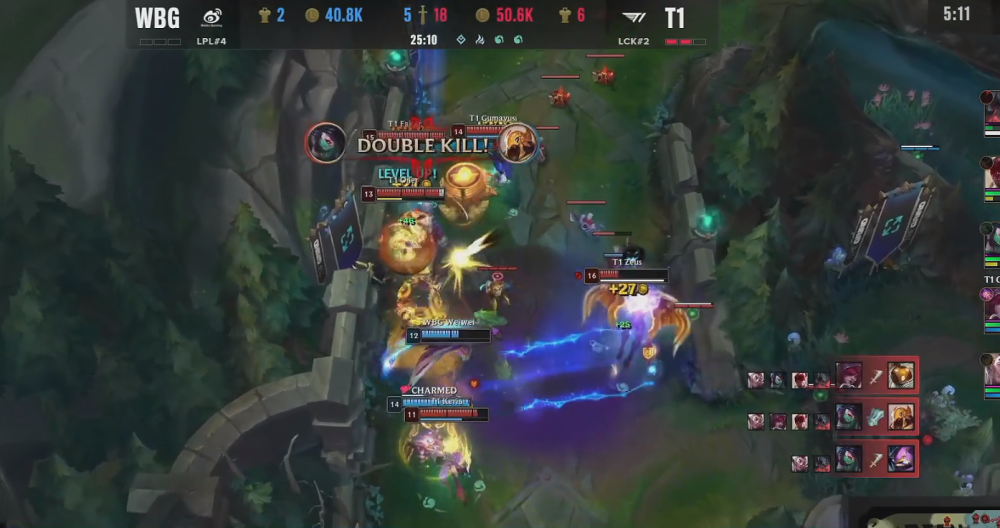Click the Akali portrait beside the purple victim

849,459
